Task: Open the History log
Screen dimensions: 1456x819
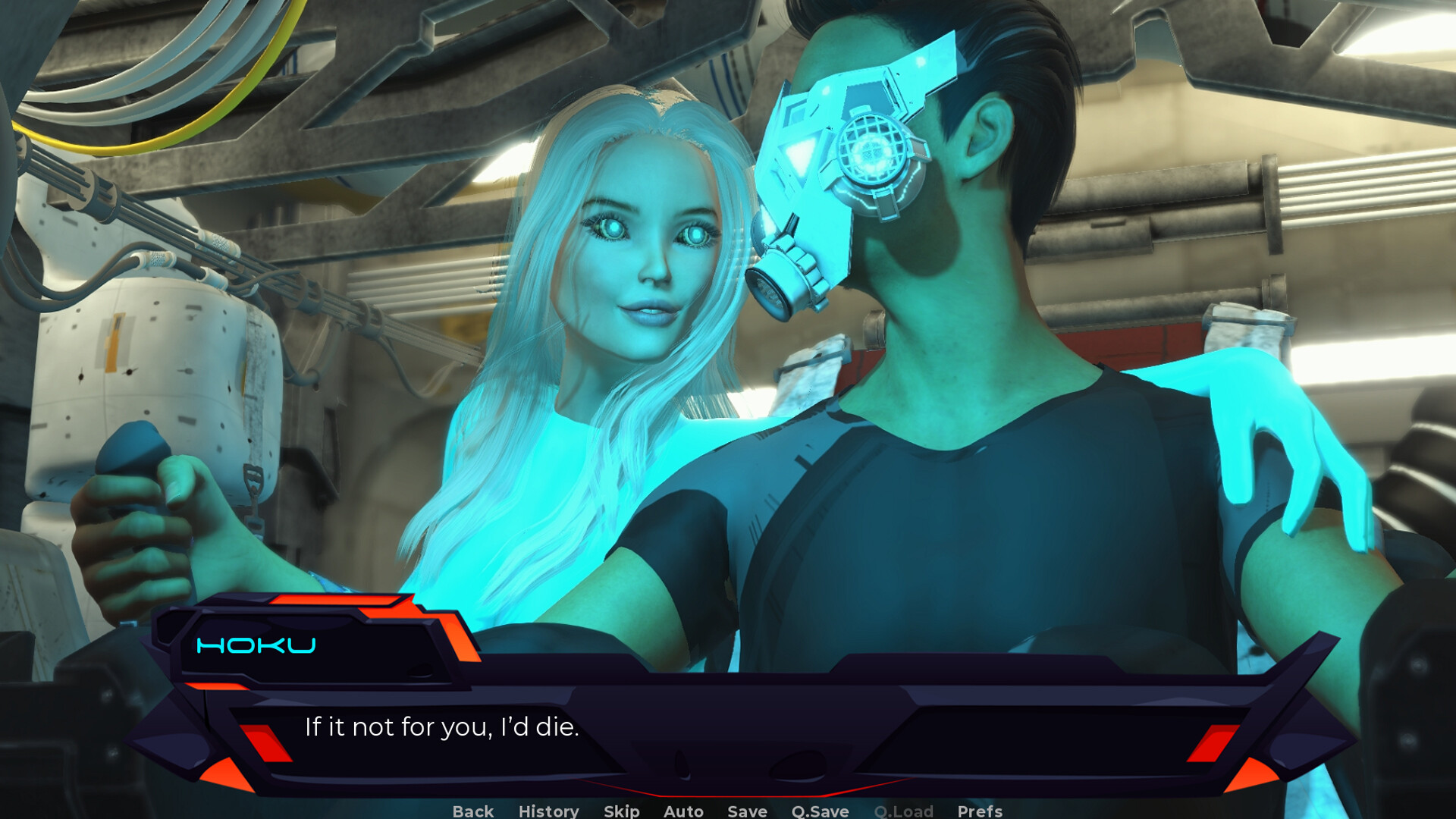Action: (x=548, y=811)
